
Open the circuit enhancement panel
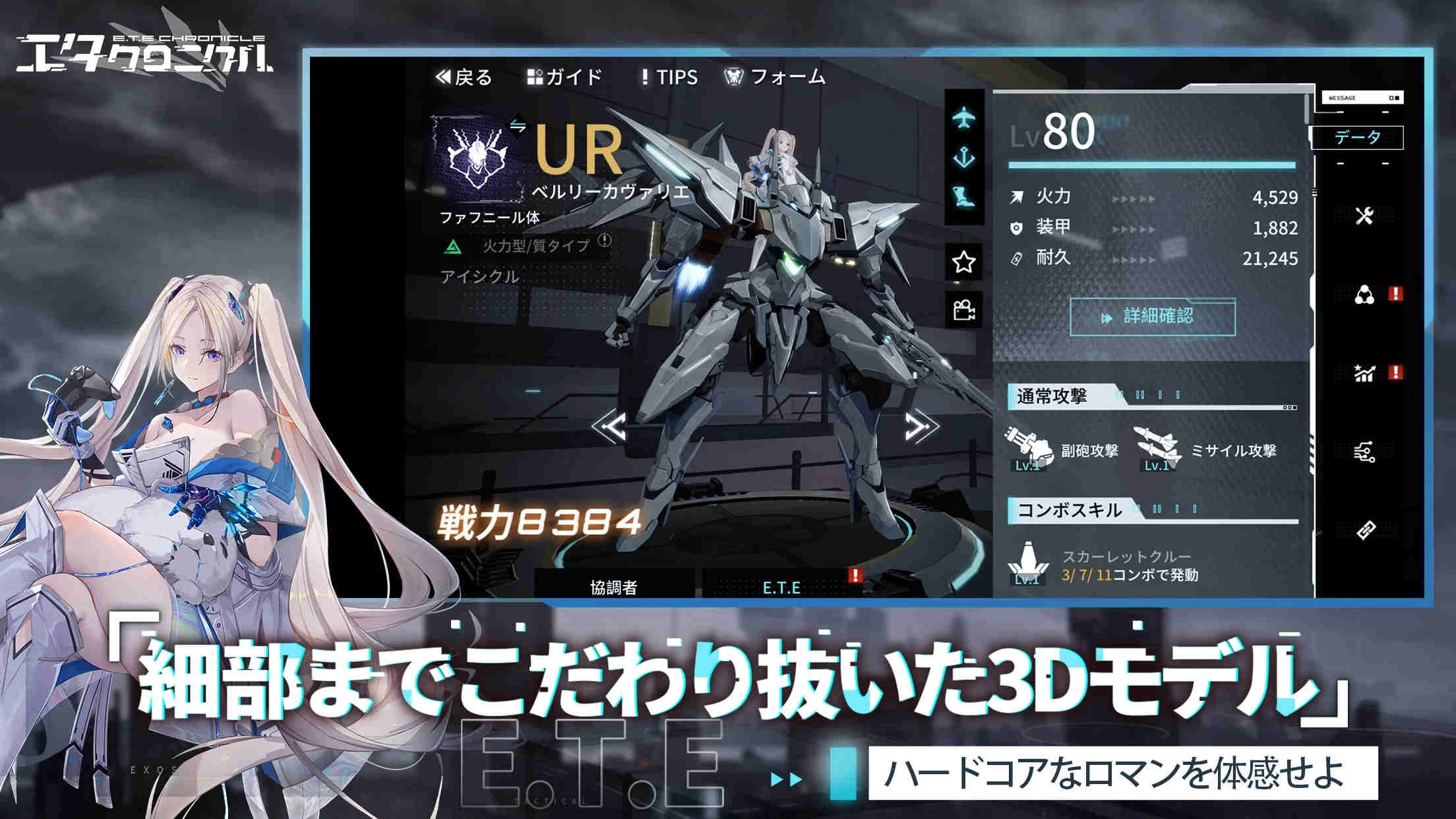pos(1365,452)
